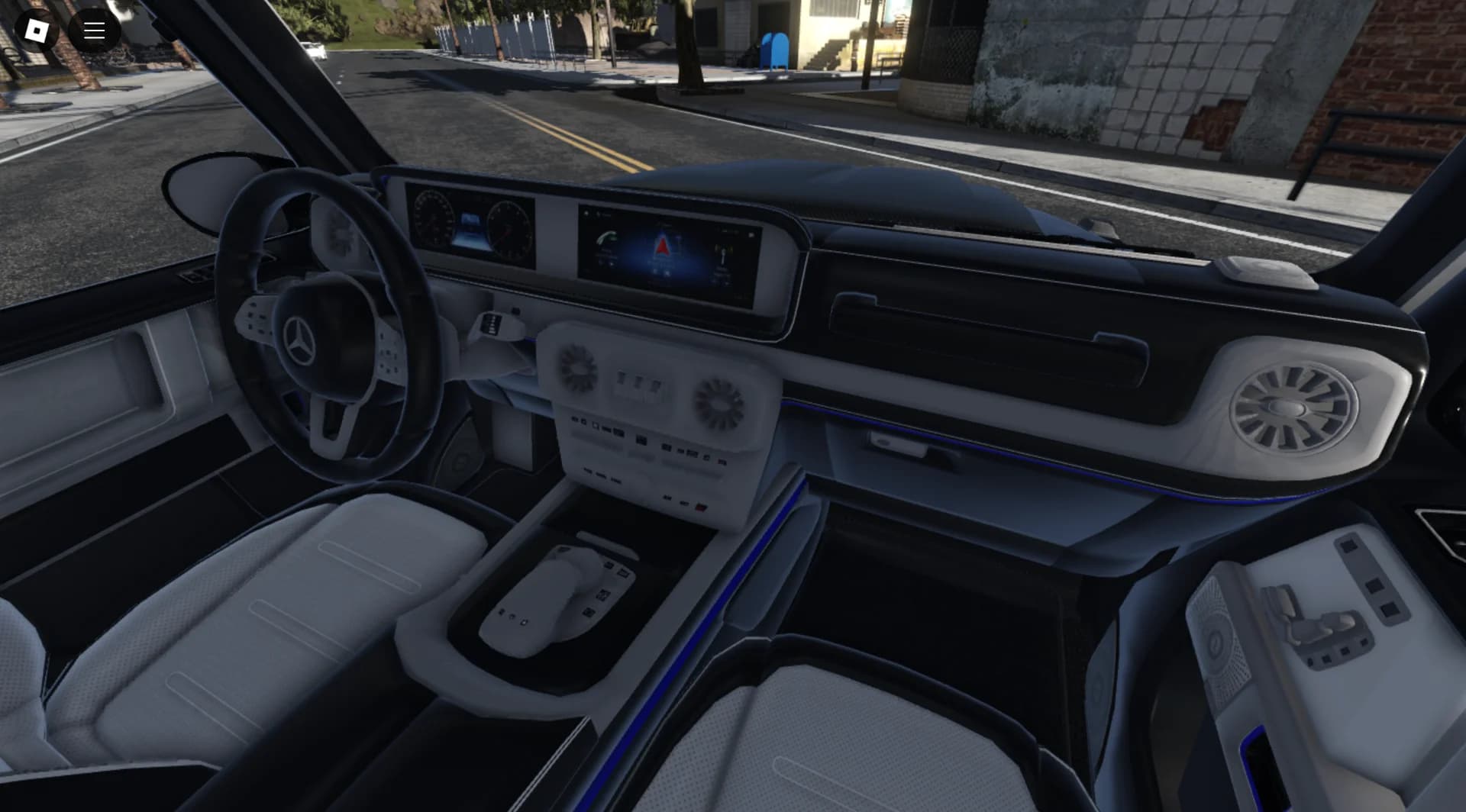Screen dimensions: 1466x812
Task: Open the Roblox logo menu
Action: click(36, 31)
